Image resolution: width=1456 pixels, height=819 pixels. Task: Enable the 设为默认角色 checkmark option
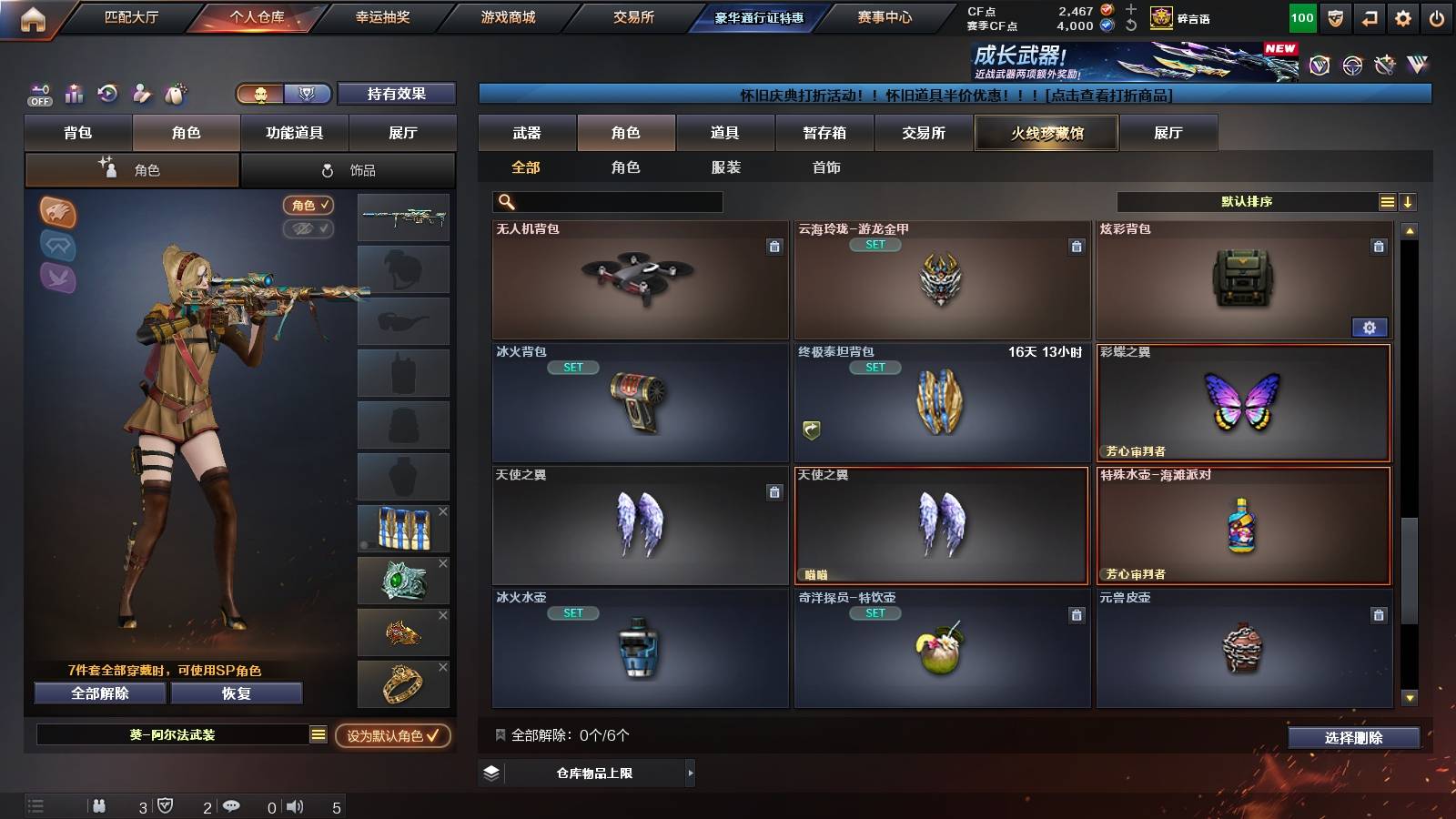394,738
